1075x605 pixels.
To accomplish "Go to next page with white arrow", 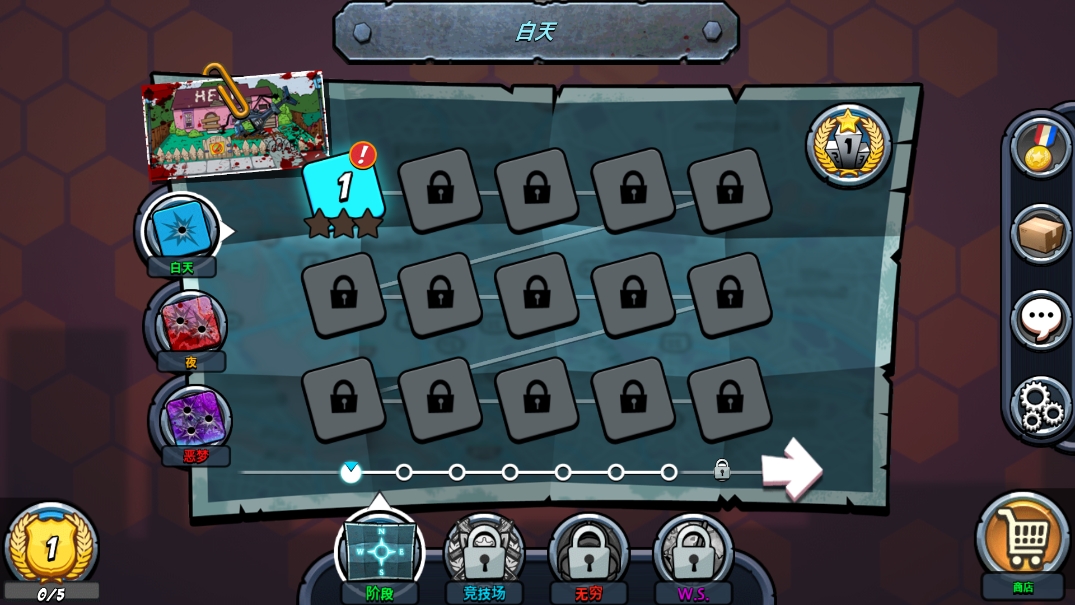I will coord(791,468).
